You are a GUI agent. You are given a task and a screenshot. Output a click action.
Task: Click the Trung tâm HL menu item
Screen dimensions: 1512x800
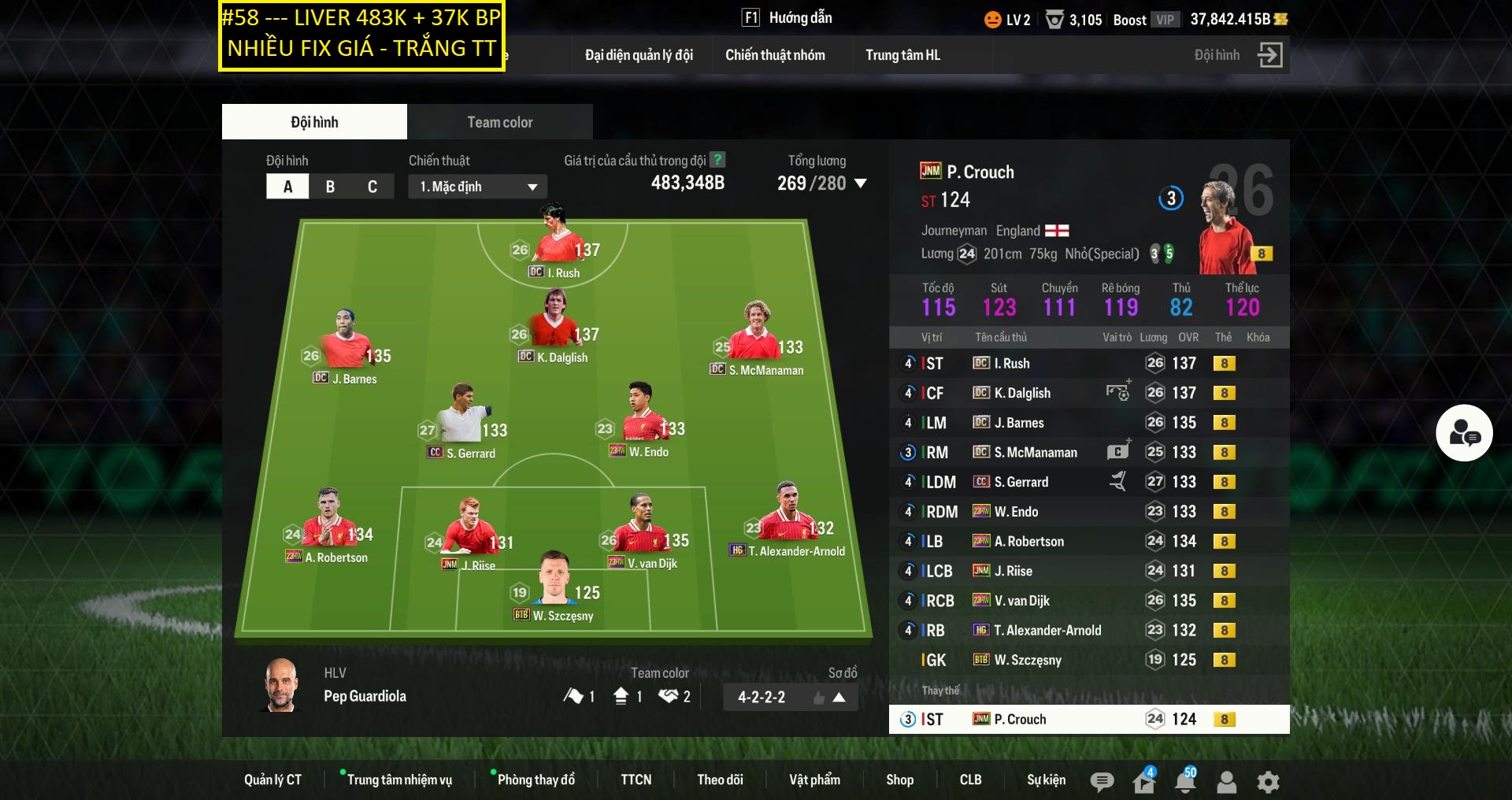(902, 55)
